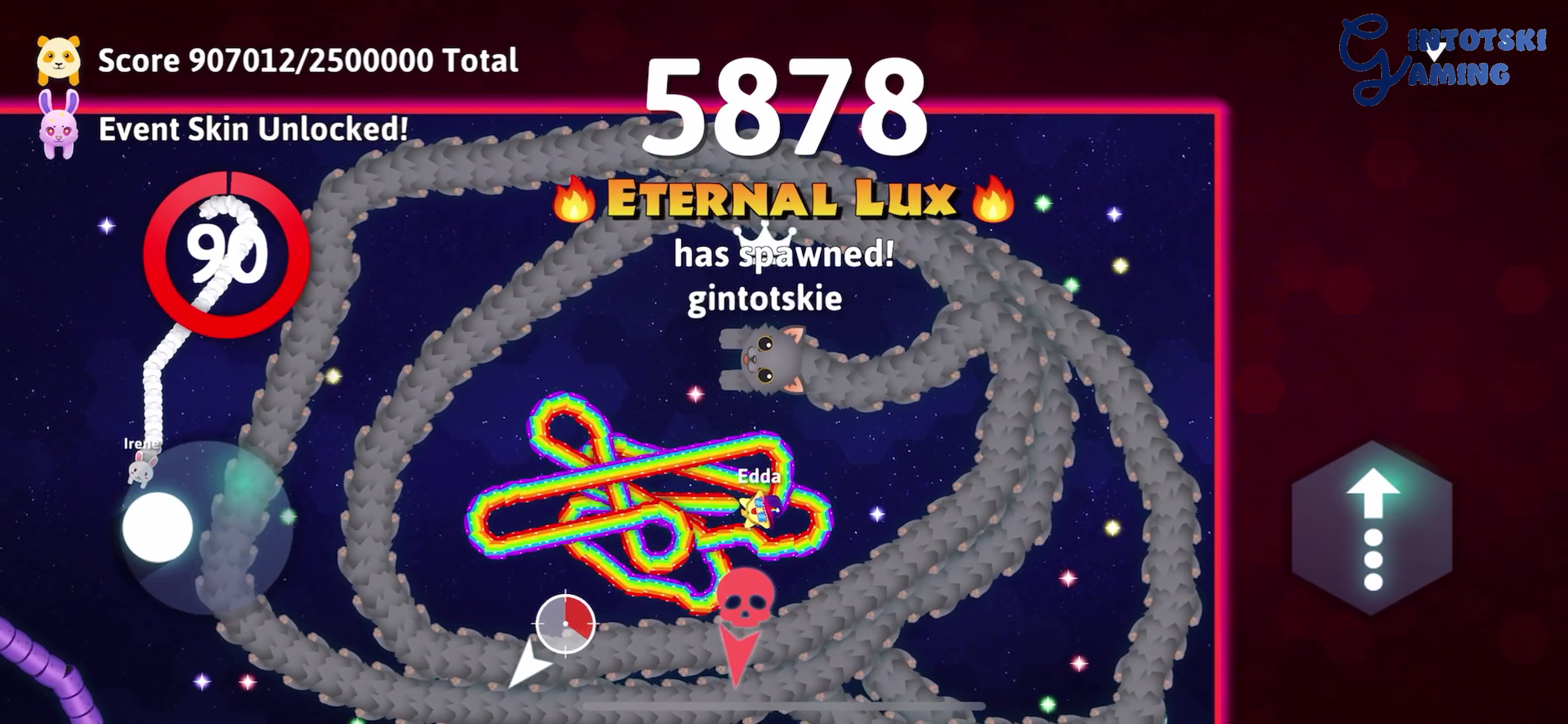Tap the panda mascot icon beside the score
Screen dimensions: 1568x724
click(59, 58)
